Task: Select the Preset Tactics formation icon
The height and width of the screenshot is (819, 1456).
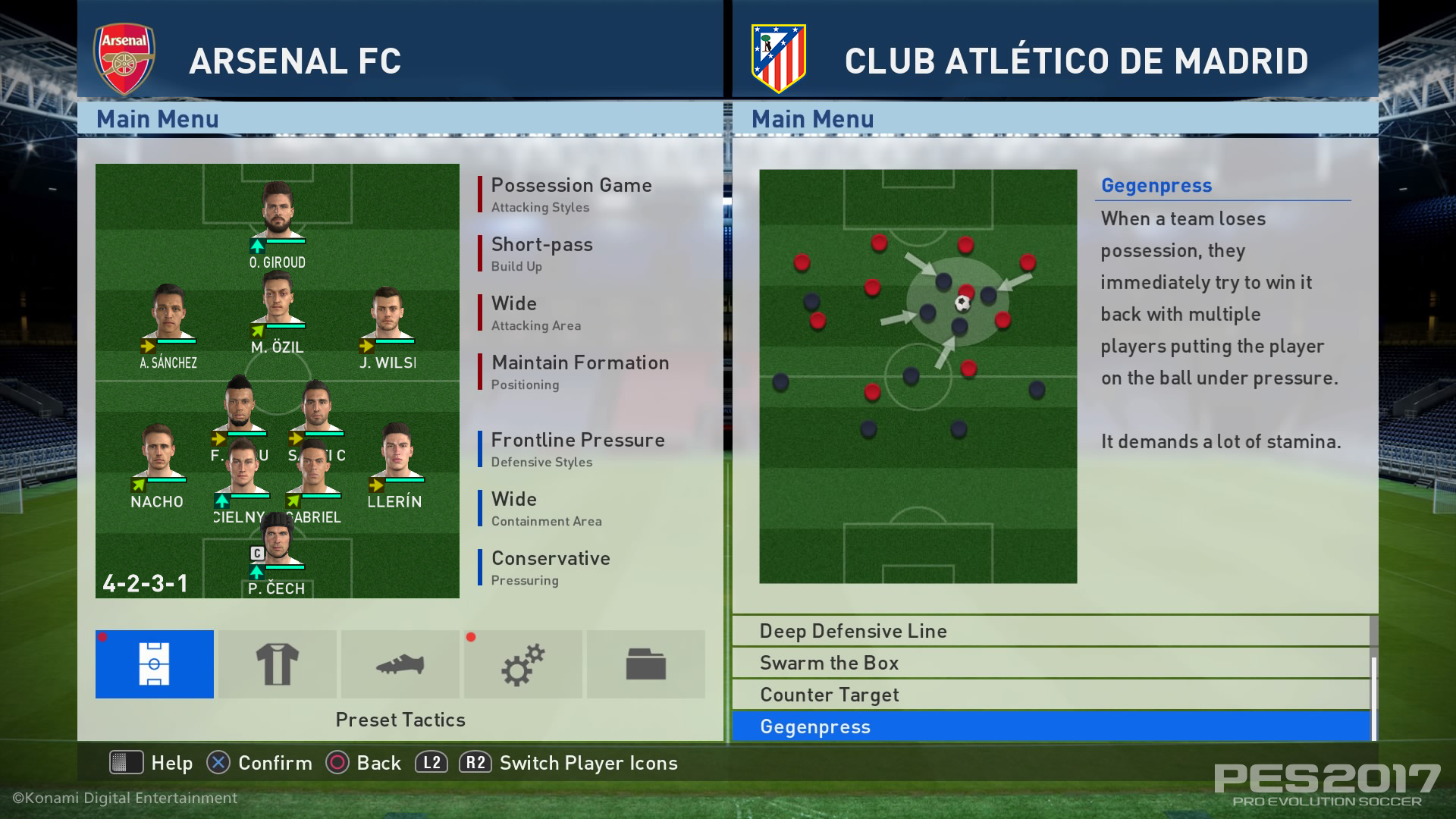Action: point(154,664)
